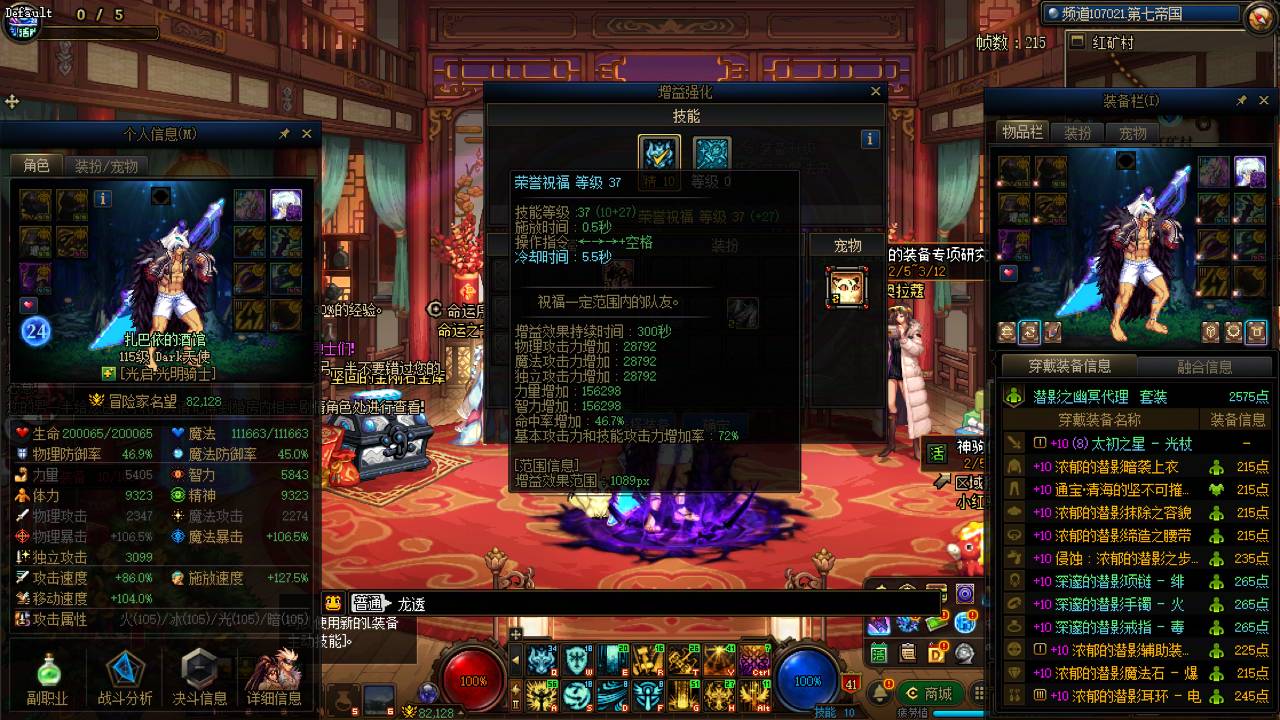This screenshot has width=1280, height=720.
Task: Select the 副职业 potion icon
Action: point(48,673)
